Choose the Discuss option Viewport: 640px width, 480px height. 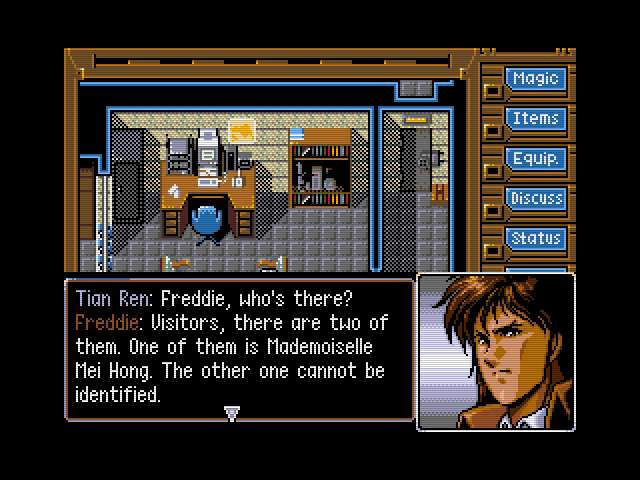[535, 199]
